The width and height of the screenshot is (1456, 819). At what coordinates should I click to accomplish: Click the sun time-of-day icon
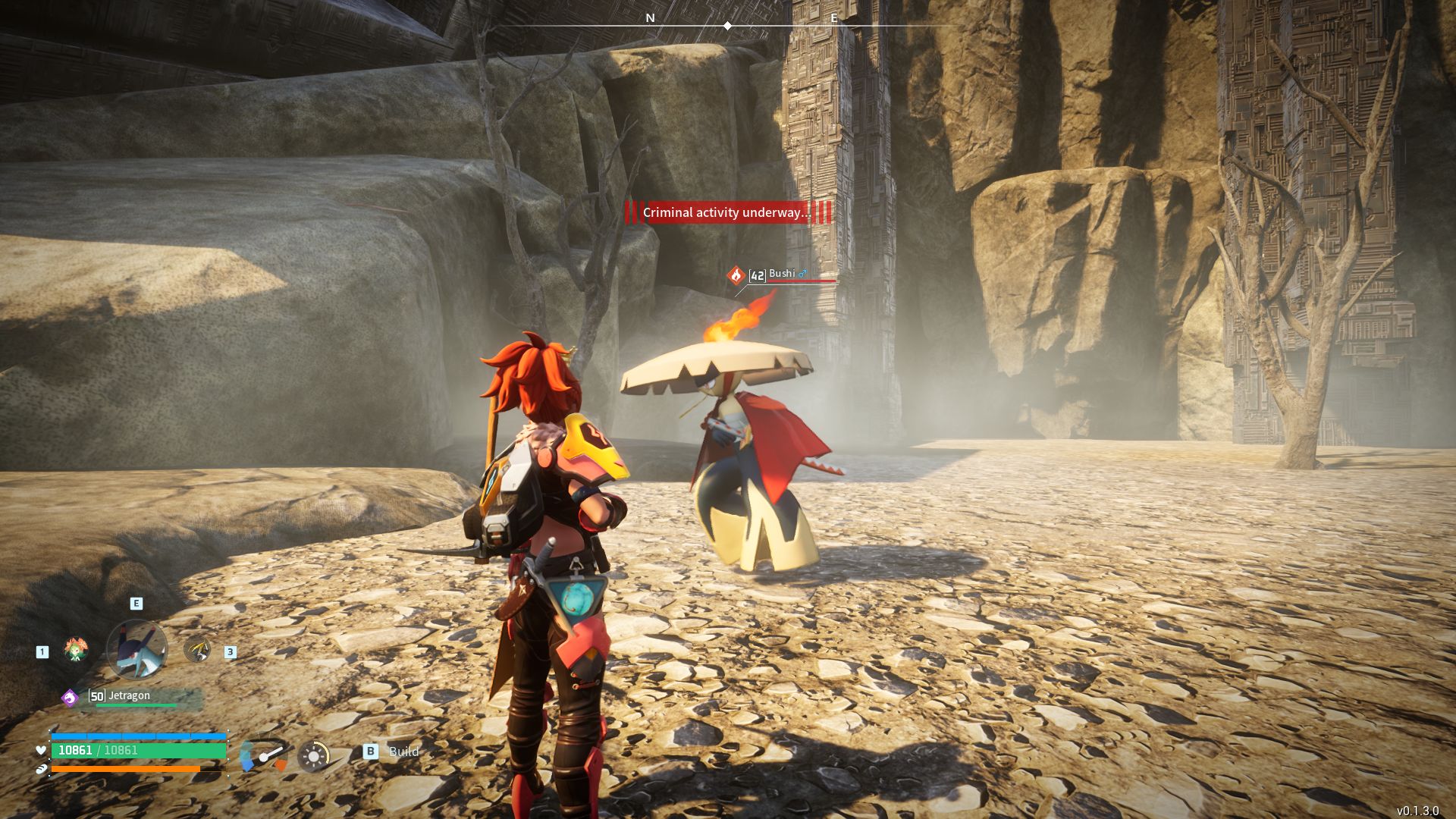[x=313, y=755]
